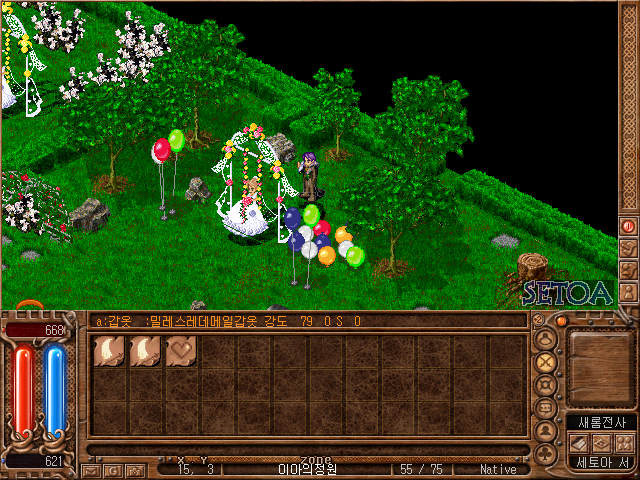Click the orange gem indicator button
Viewport: 640px width, 480px height.
(562, 320)
